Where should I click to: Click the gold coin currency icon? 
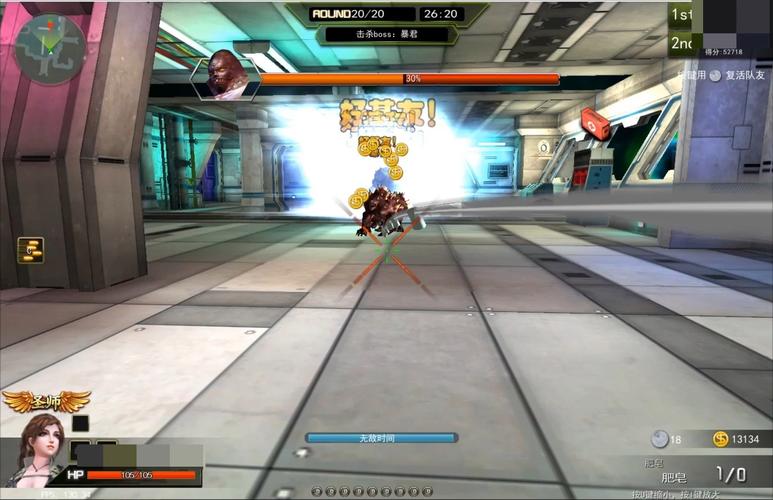tap(720, 439)
